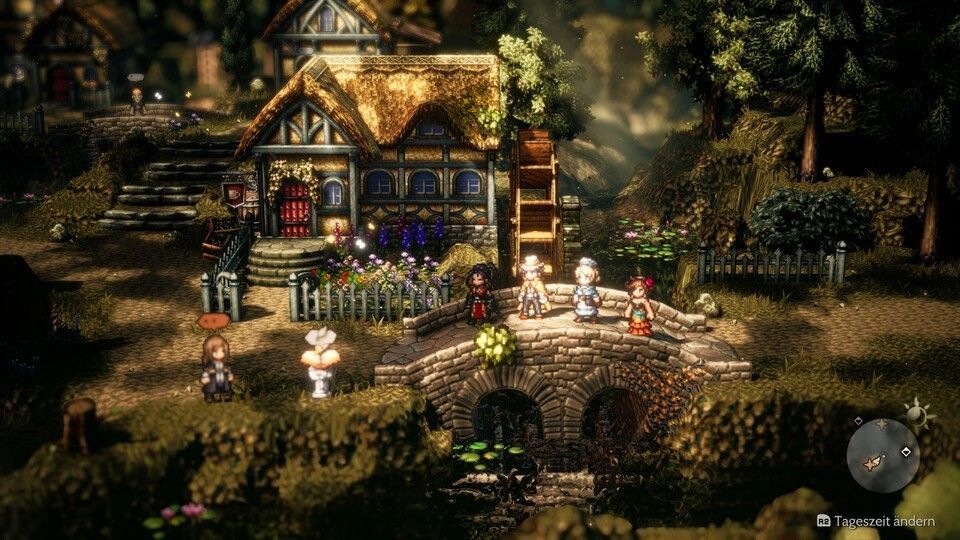The image size is (960, 540).
Task: Click the circular minimap
Action: coord(882,455)
